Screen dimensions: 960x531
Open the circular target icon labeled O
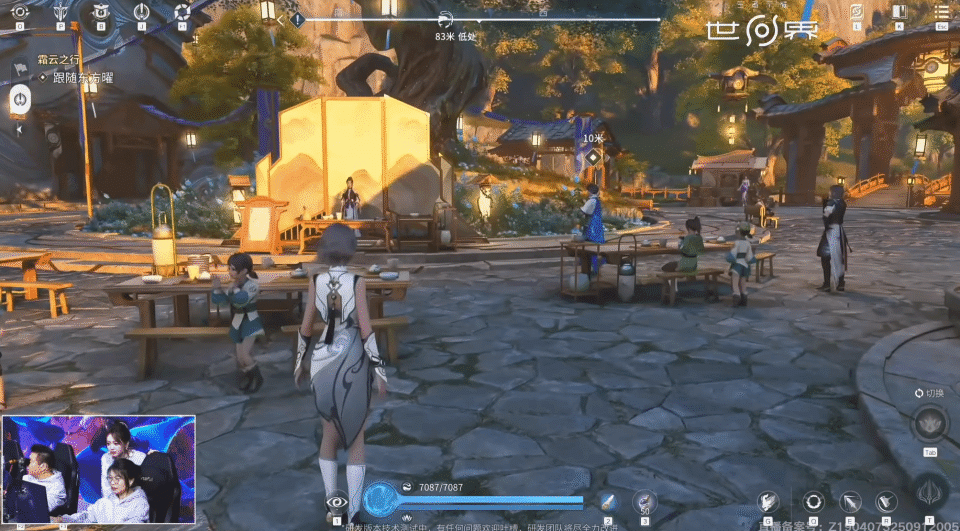point(19,12)
